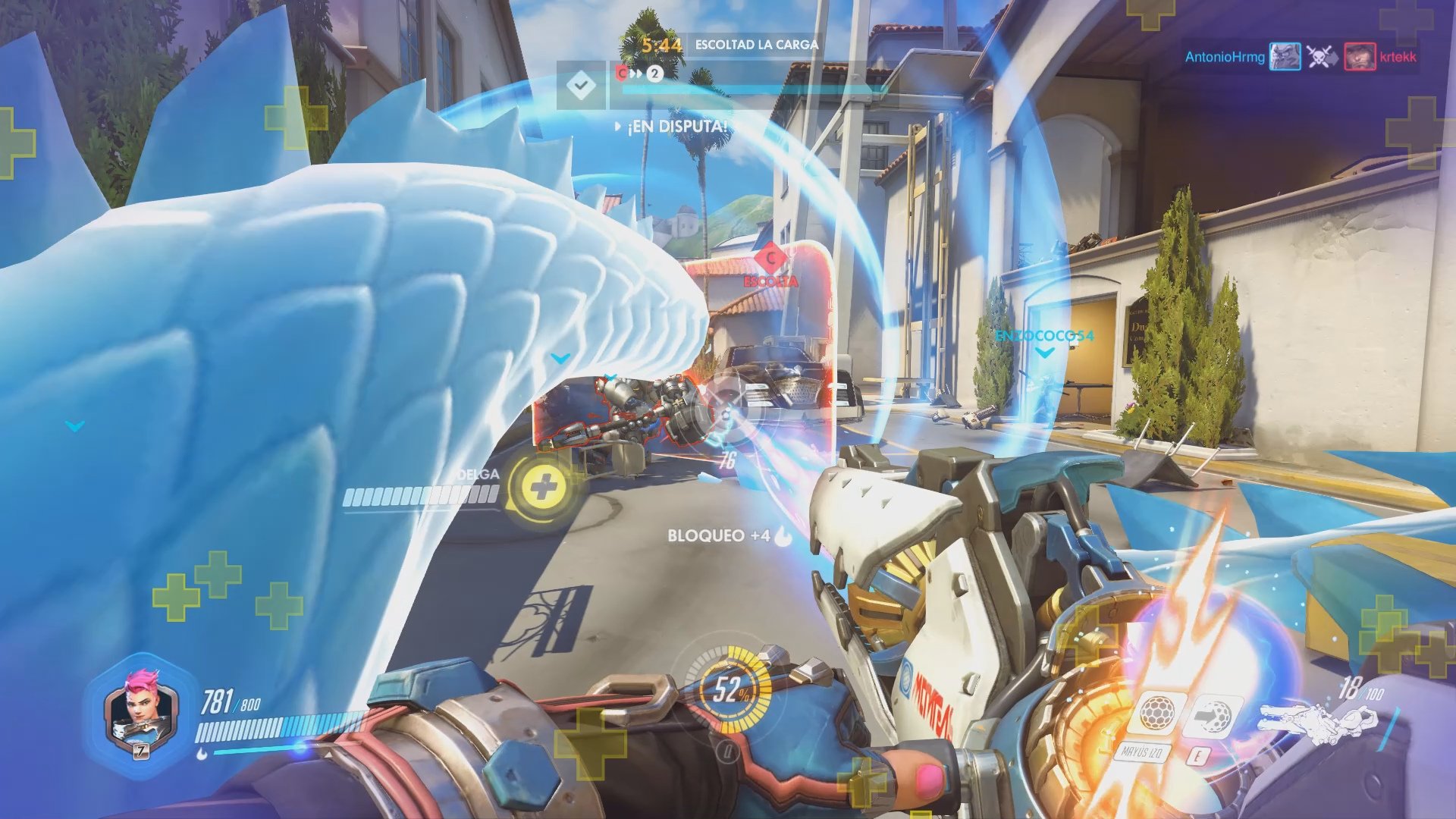This screenshot has height=819, width=1456.
Task: Click the double chevron next to the C marker
Action: click(x=635, y=72)
